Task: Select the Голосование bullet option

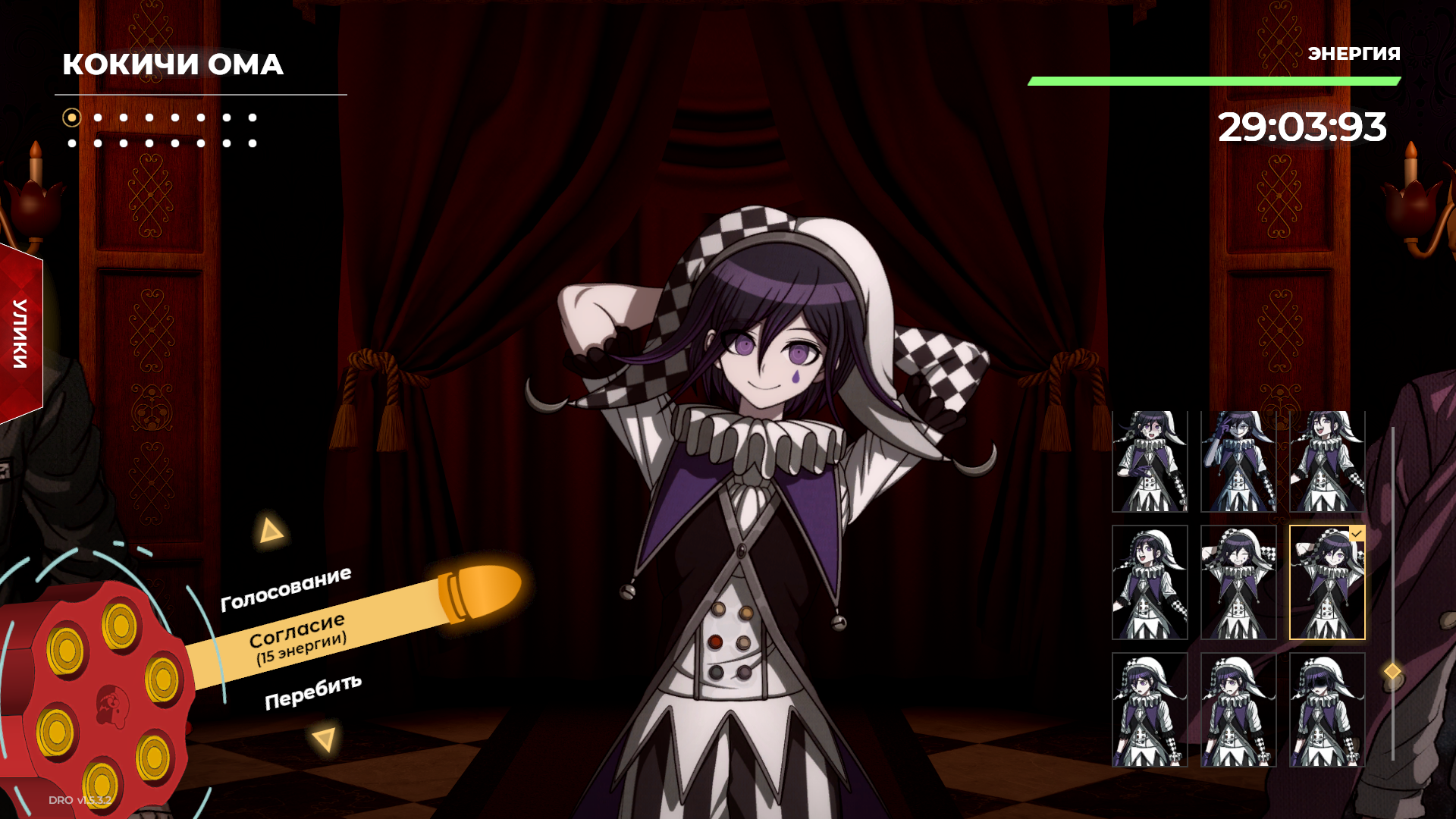Action: 286,589
